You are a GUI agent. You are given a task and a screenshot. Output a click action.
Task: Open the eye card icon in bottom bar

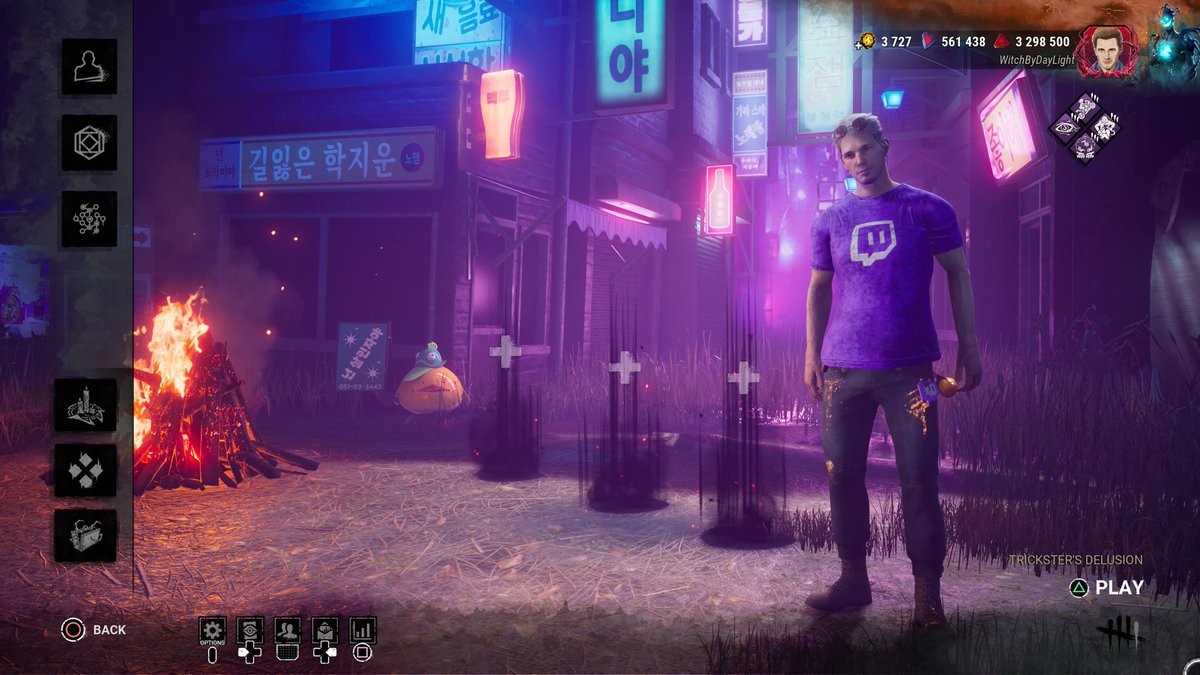click(x=250, y=630)
